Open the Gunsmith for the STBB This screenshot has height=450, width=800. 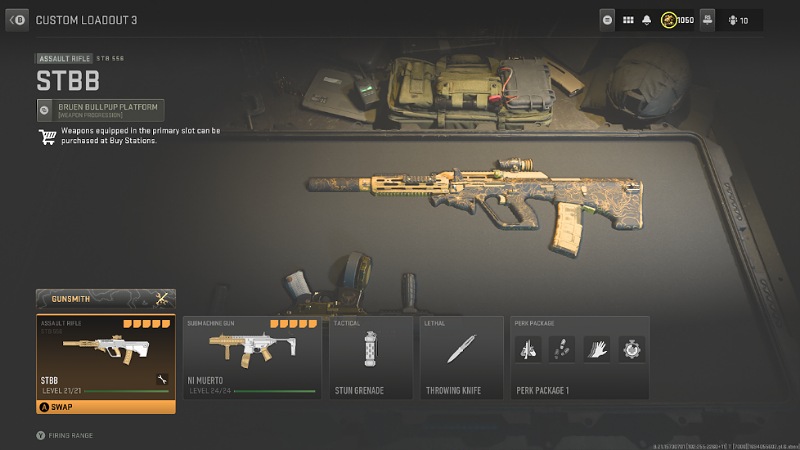click(106, 299)
